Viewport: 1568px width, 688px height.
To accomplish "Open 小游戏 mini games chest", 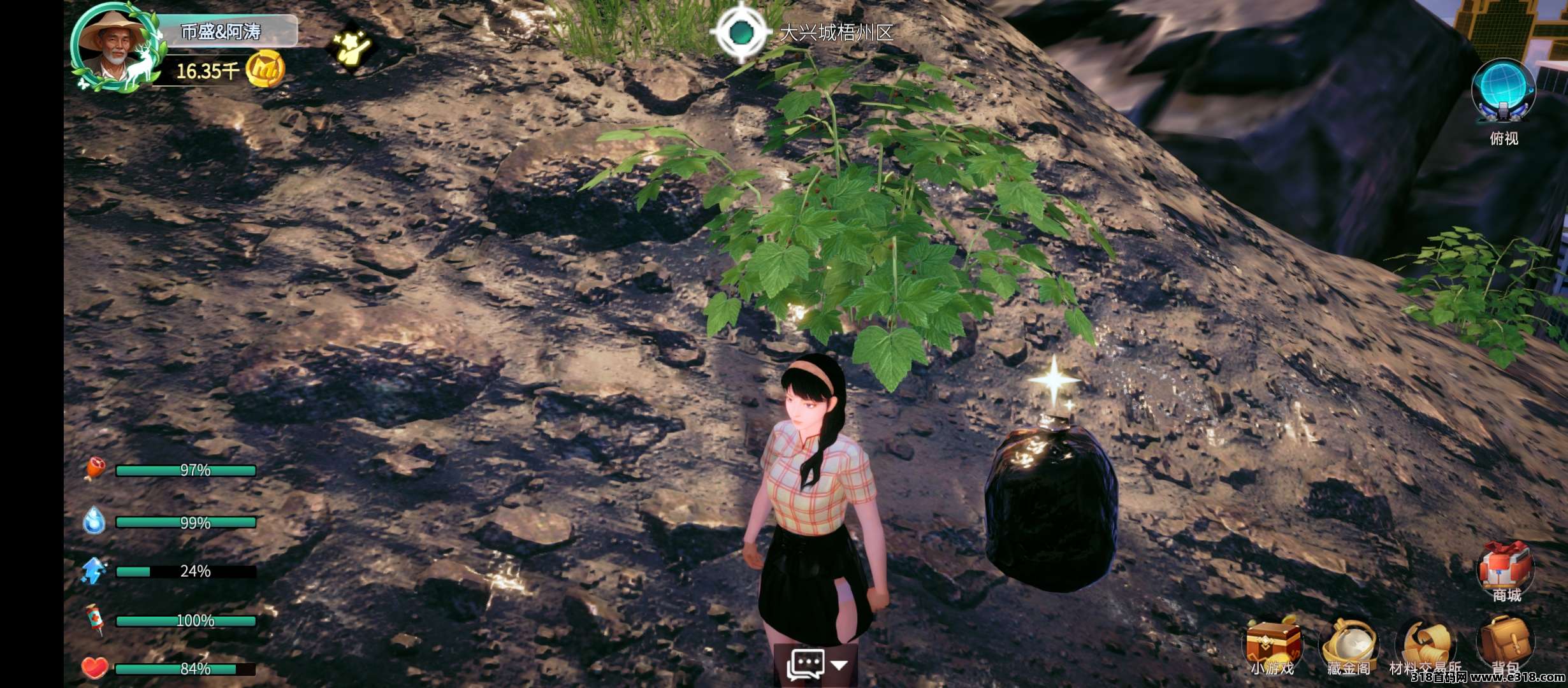I will pyautogui.click(x=1273, y=645).
